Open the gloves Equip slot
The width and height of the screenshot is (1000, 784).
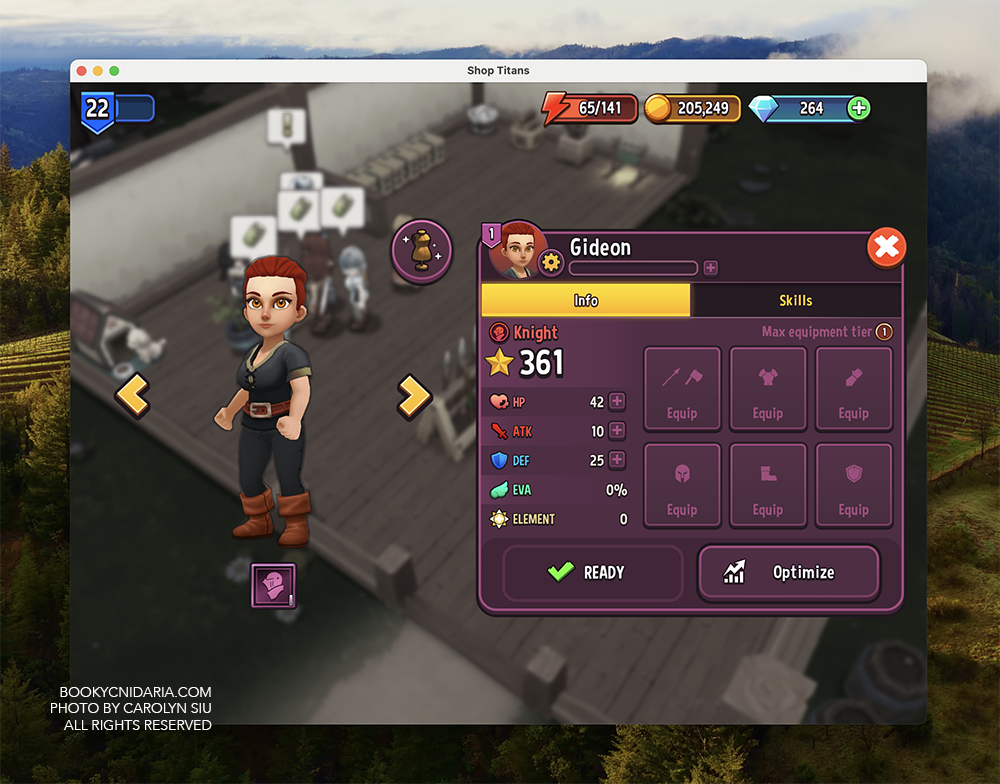tap(853, 388)
